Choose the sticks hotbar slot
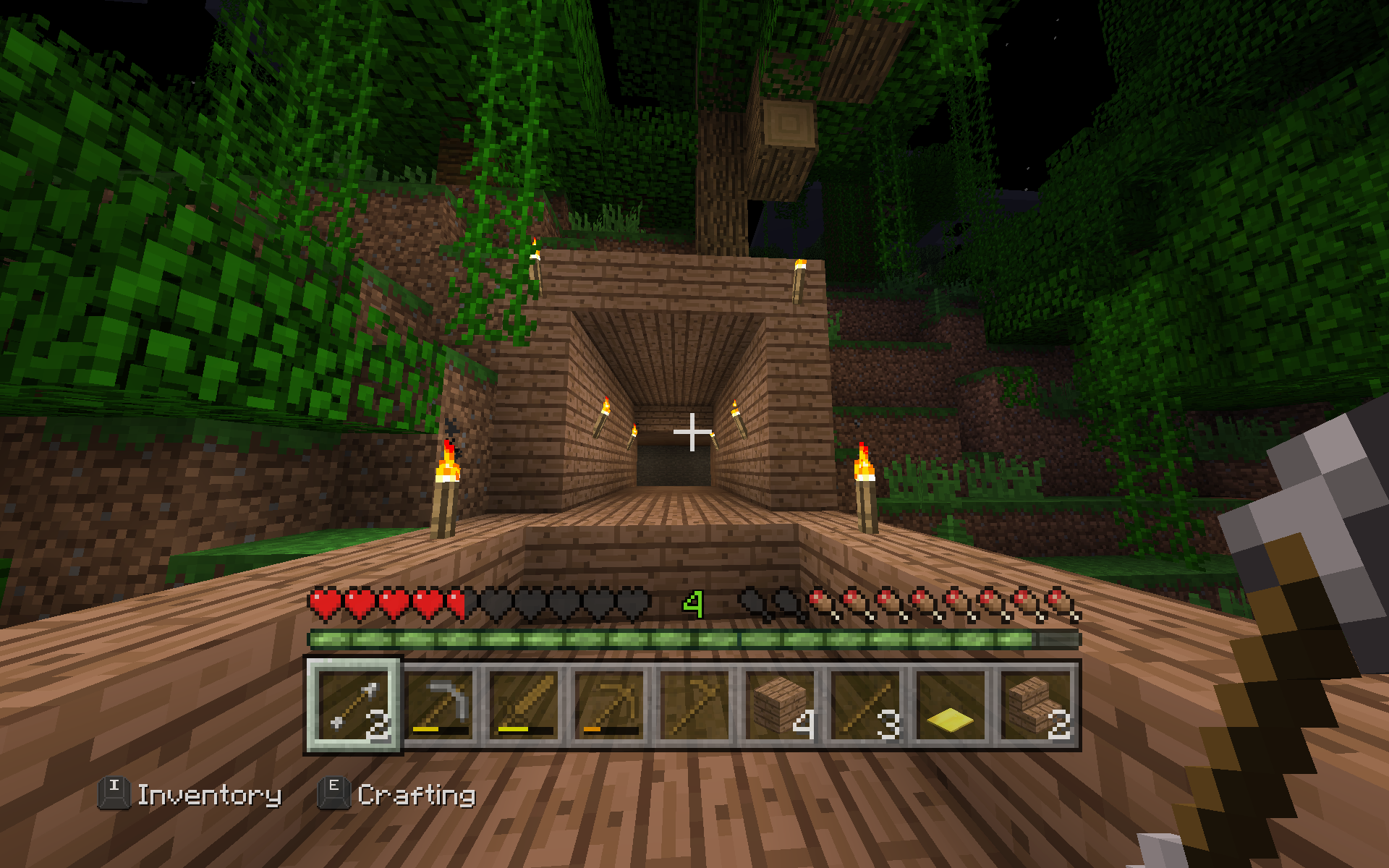Viewport: 1389px width, 868px height. tap(866, 705)
